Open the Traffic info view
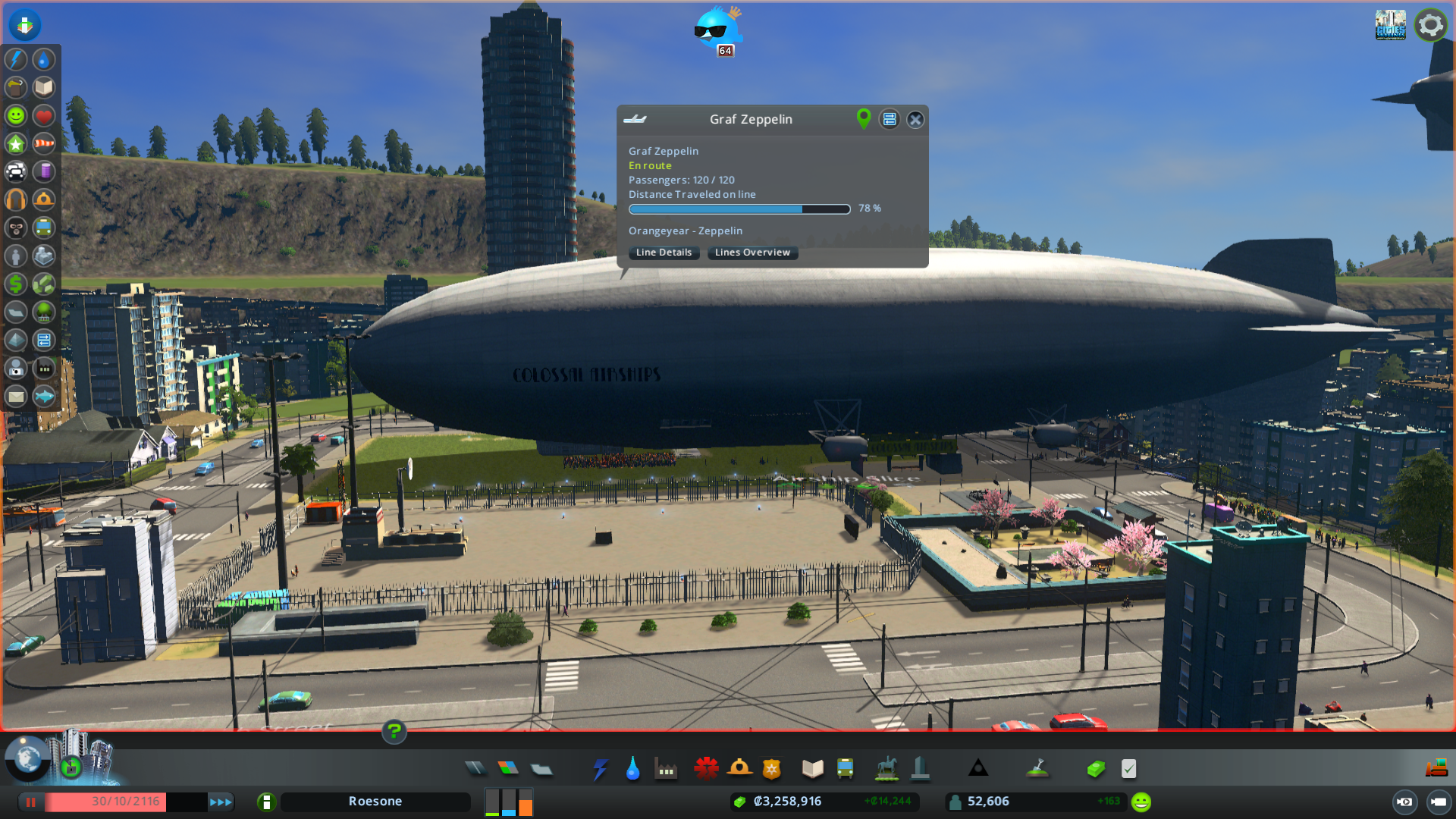 (15, 172)
